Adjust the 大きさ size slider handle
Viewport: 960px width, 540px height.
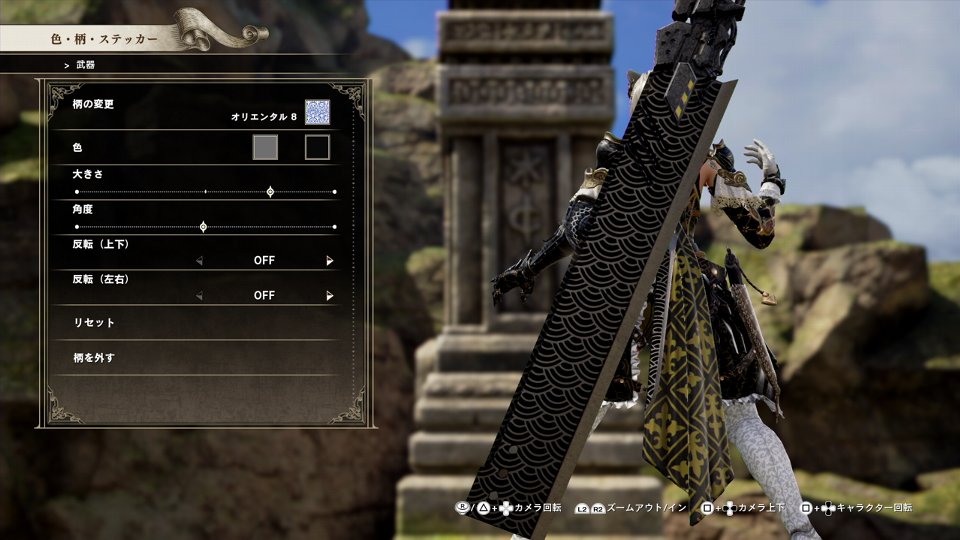(270, 191)
